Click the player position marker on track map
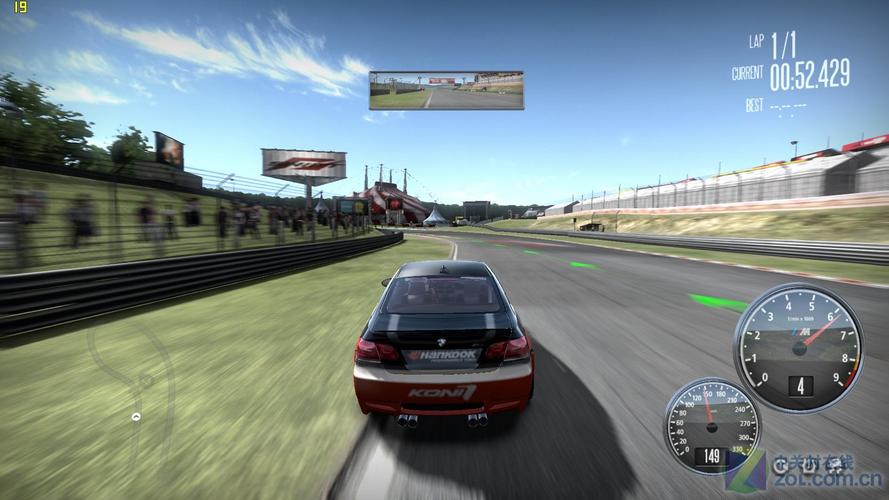889x500 pixels. (136, 416)
